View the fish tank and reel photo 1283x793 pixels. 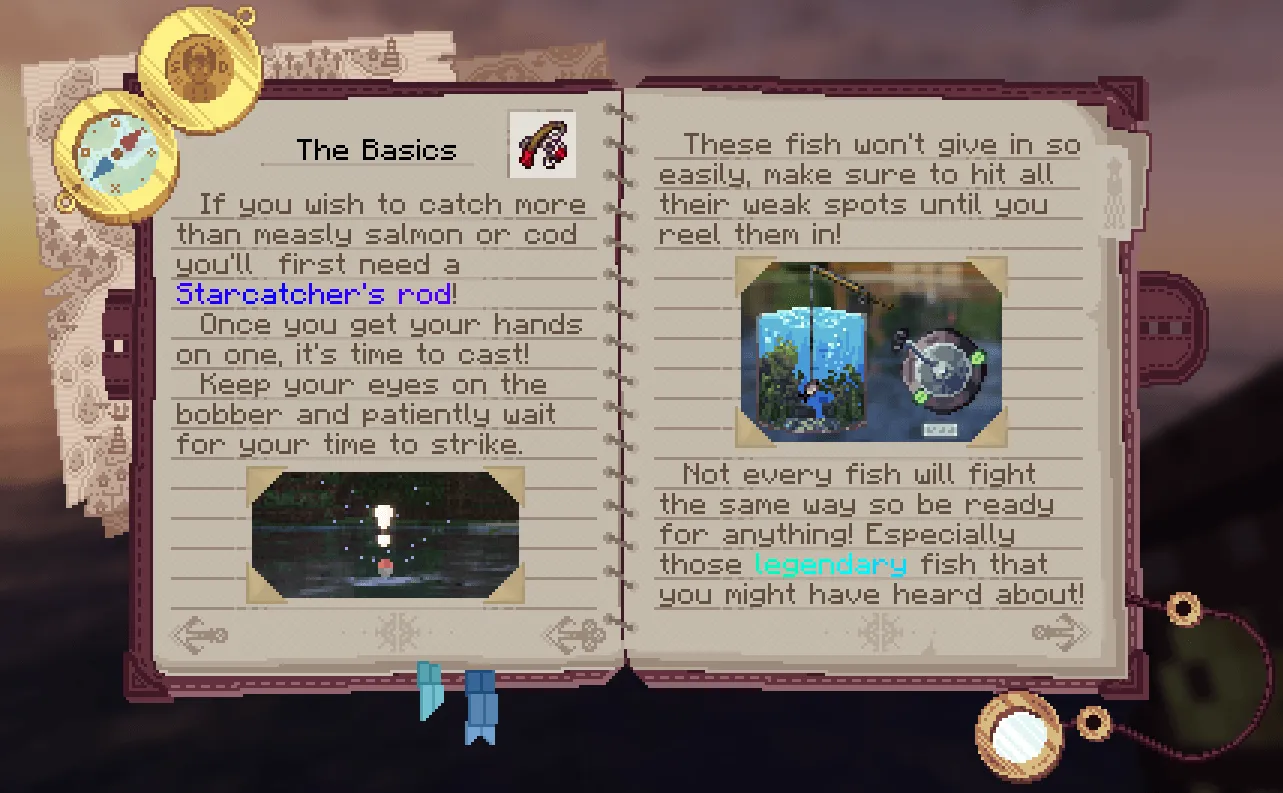tap(868, 350)
